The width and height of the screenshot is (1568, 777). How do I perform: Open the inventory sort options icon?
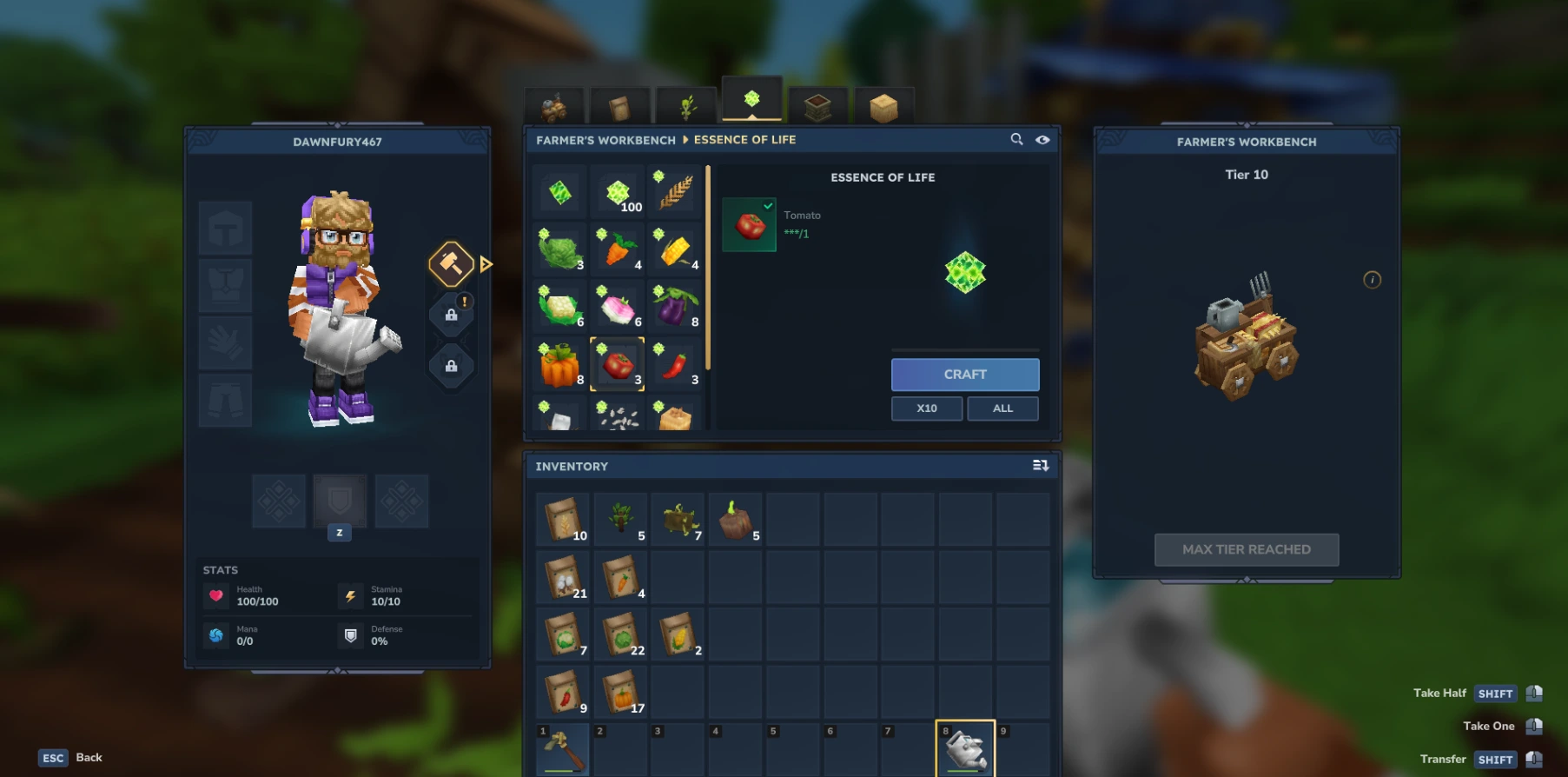[x=1039, y=466]
